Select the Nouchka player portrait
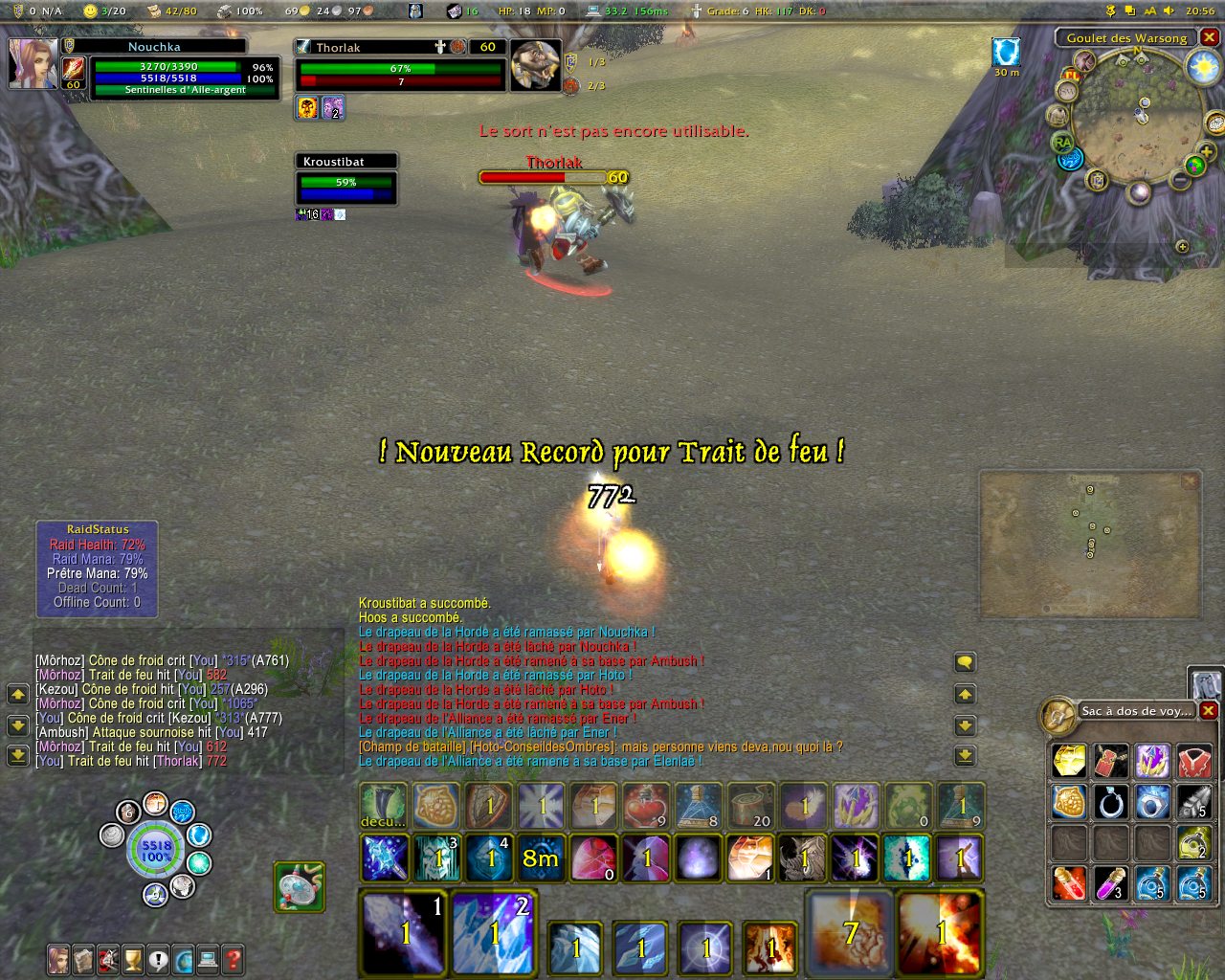The image size is (1225, 980). coord(33,63)
